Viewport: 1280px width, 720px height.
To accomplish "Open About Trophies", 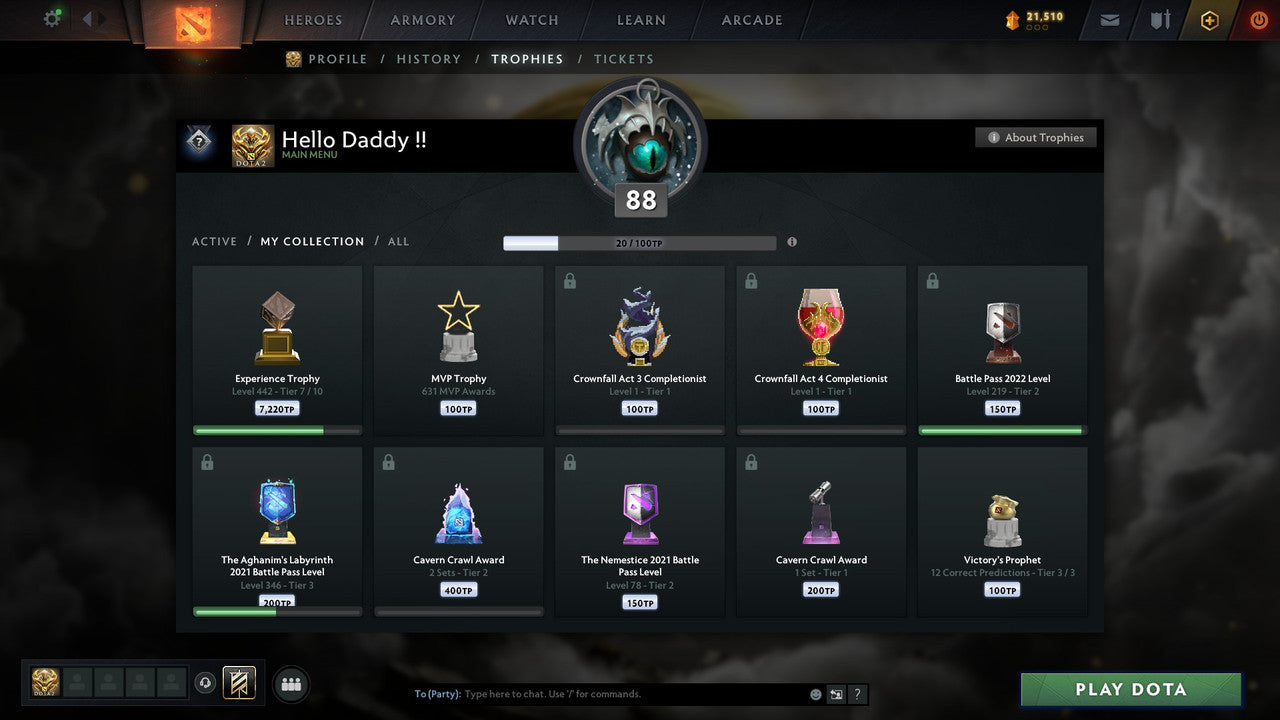I will (x=1036, y=138).
